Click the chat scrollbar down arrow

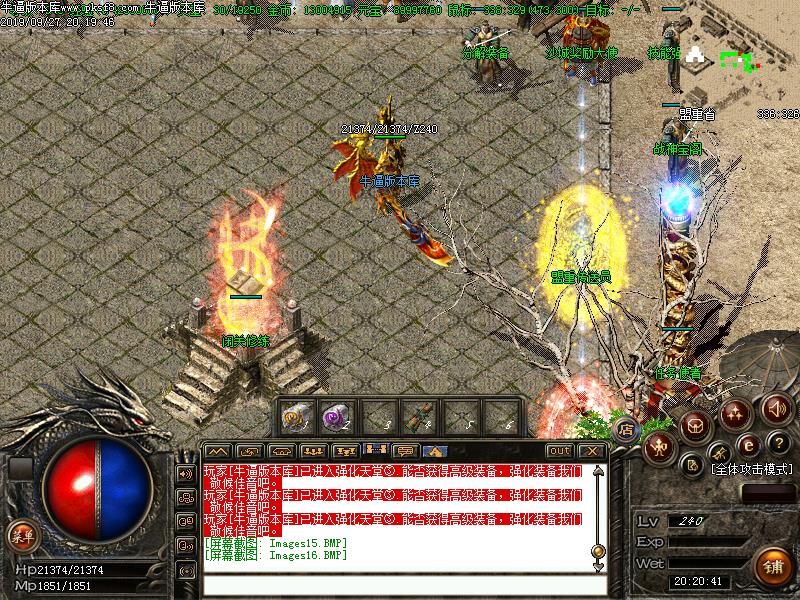click(x=598, y=564)
